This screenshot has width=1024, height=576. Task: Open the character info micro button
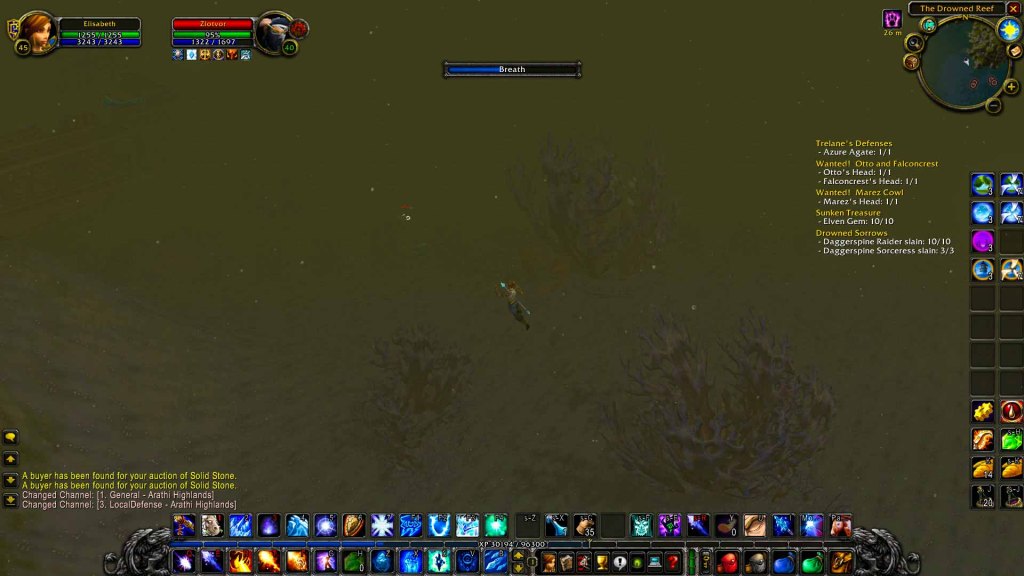(549, 562)
